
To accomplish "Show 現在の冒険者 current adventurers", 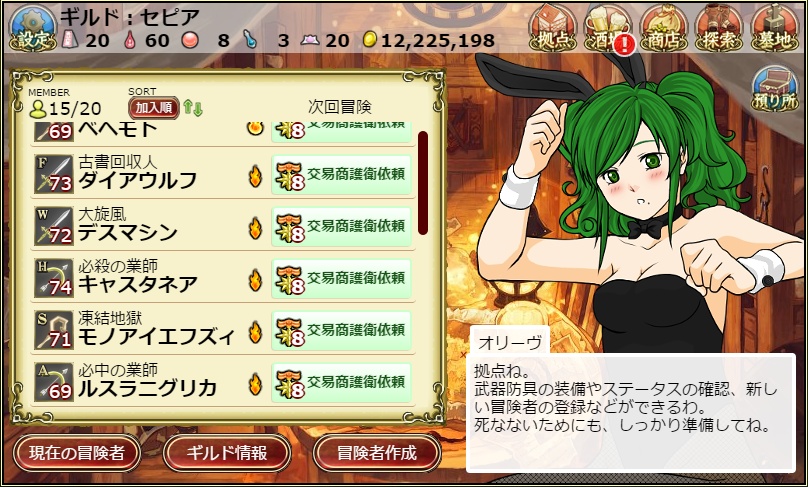I will 77,453.
